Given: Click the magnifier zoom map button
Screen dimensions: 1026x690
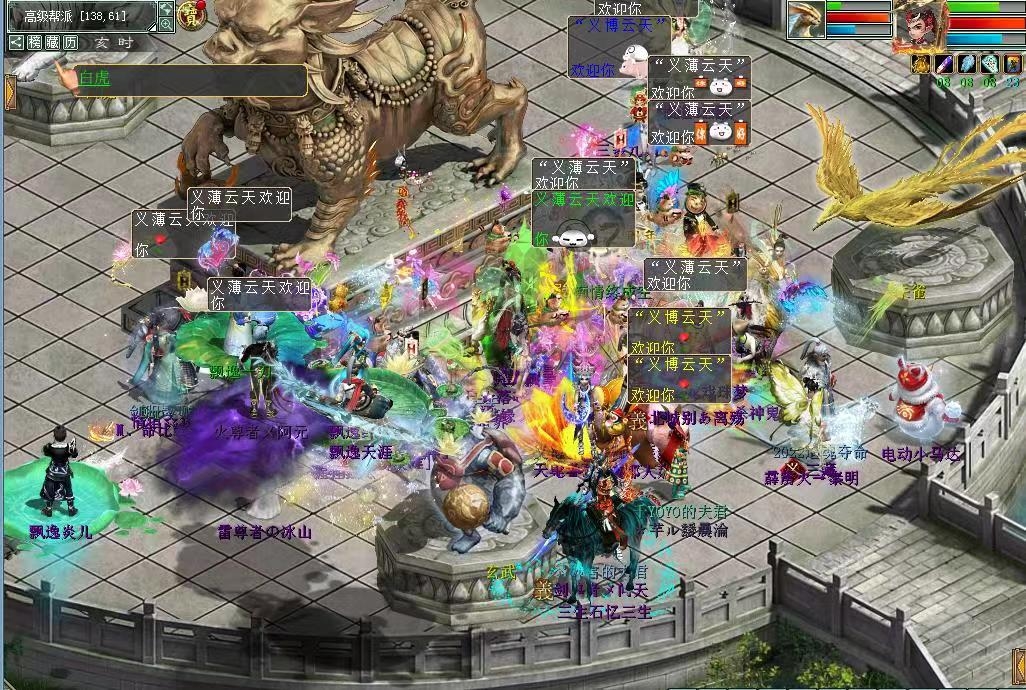Looking at the screenshot, I should click(x=165, y=25).
